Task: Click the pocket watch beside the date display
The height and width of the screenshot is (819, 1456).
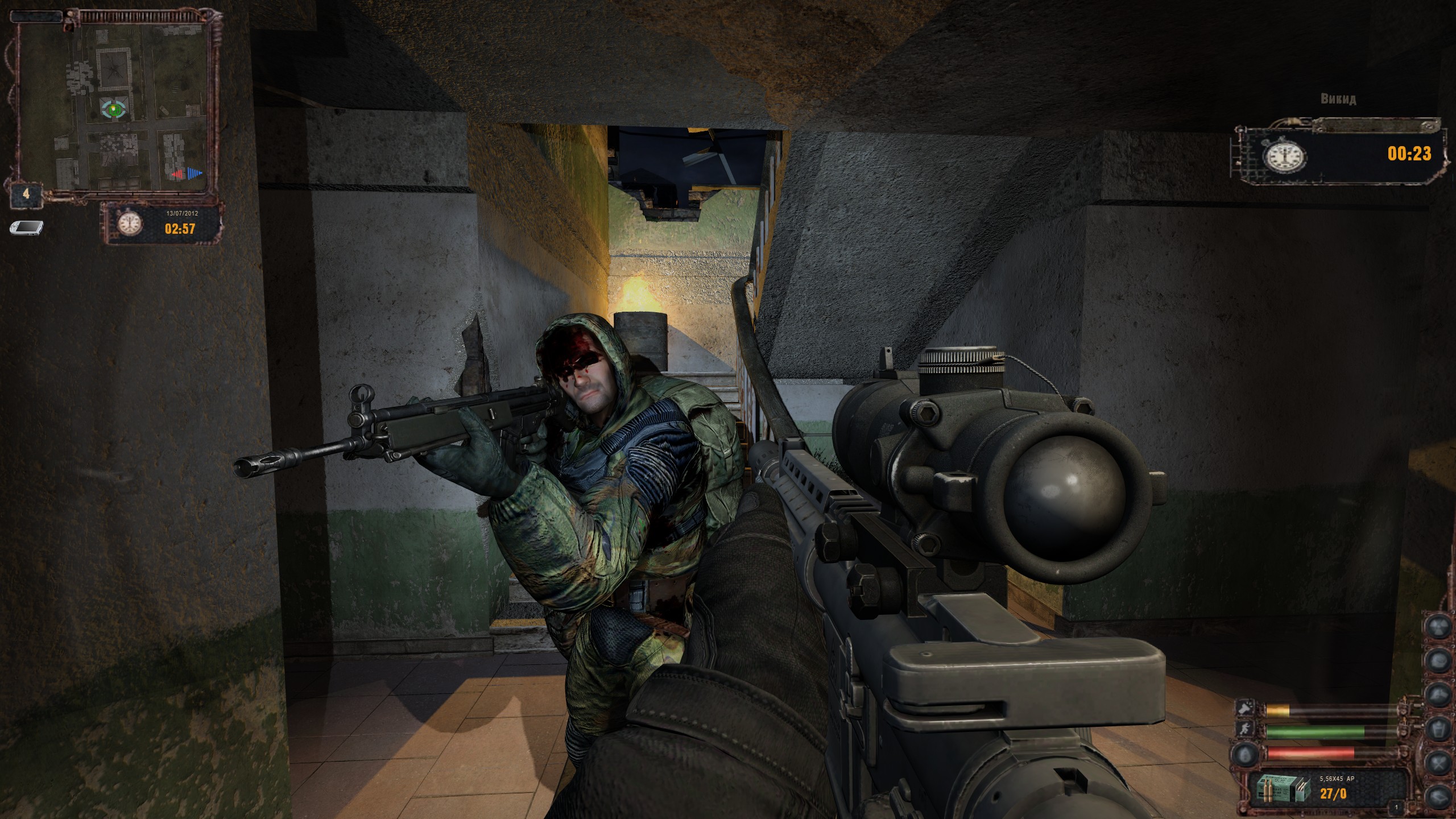Action: tap(130, 225)
